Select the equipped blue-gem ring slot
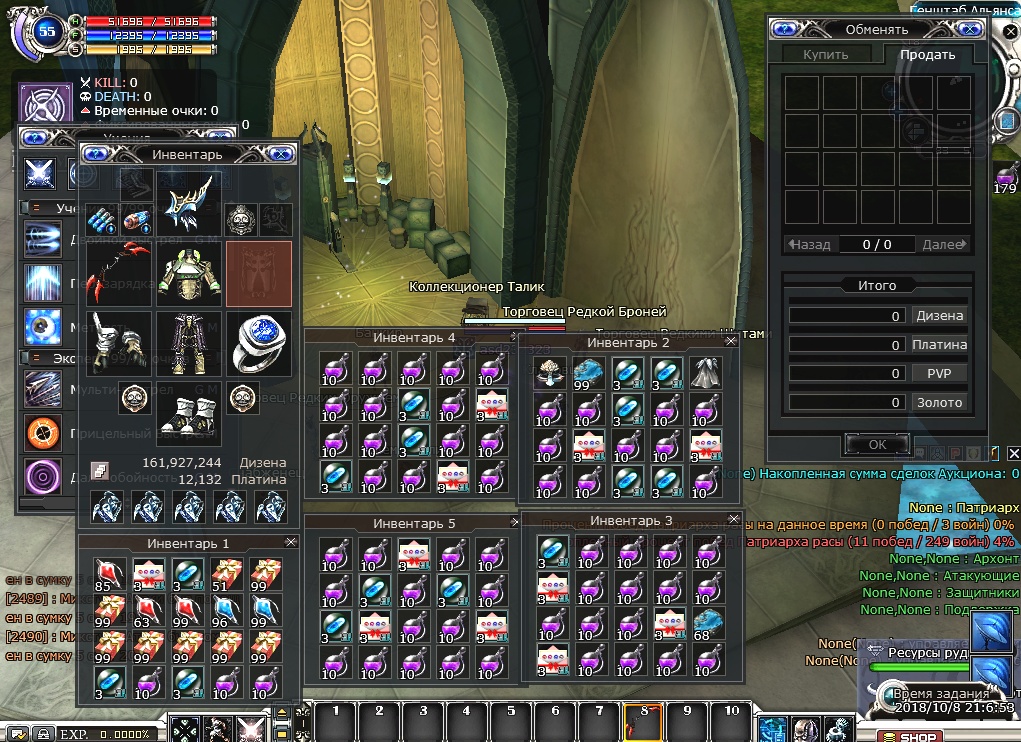1021x742 pixels. point(259,342)
